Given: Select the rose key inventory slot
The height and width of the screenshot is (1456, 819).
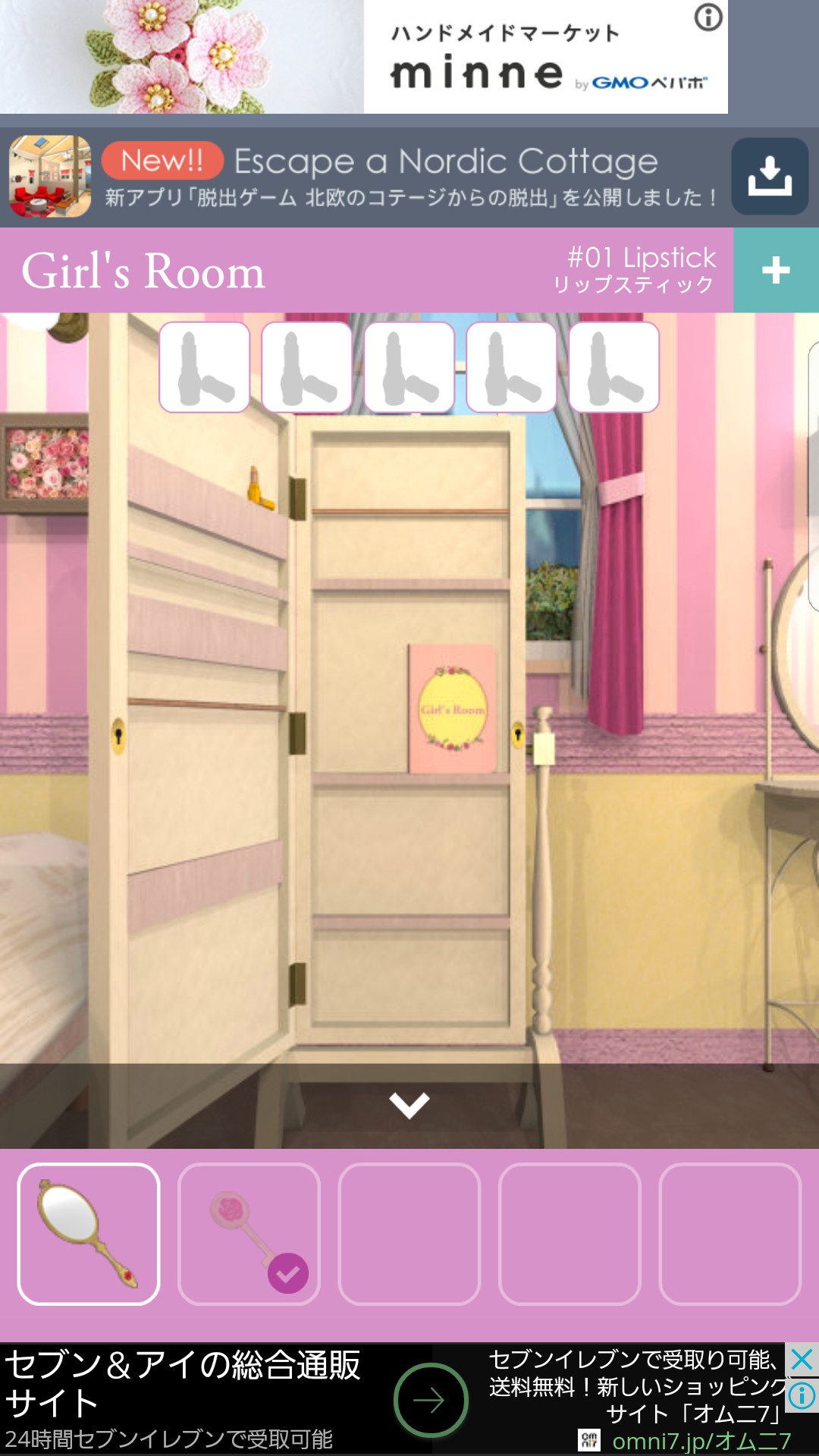Looking at the screenshot, I should pyautogui.click(x=249, y=1234).
